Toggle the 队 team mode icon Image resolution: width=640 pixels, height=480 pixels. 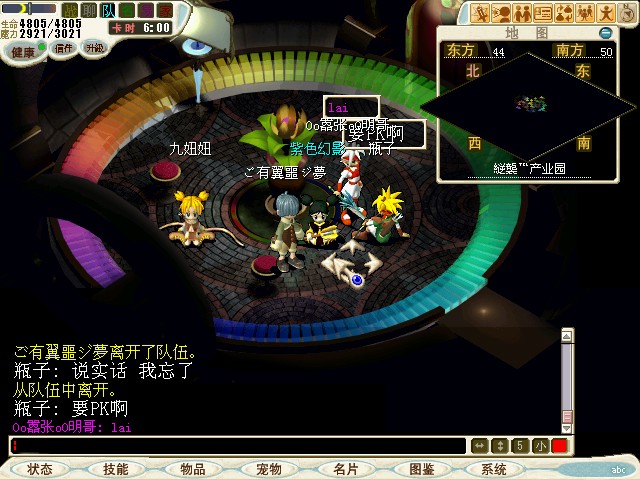click(108, 10)
